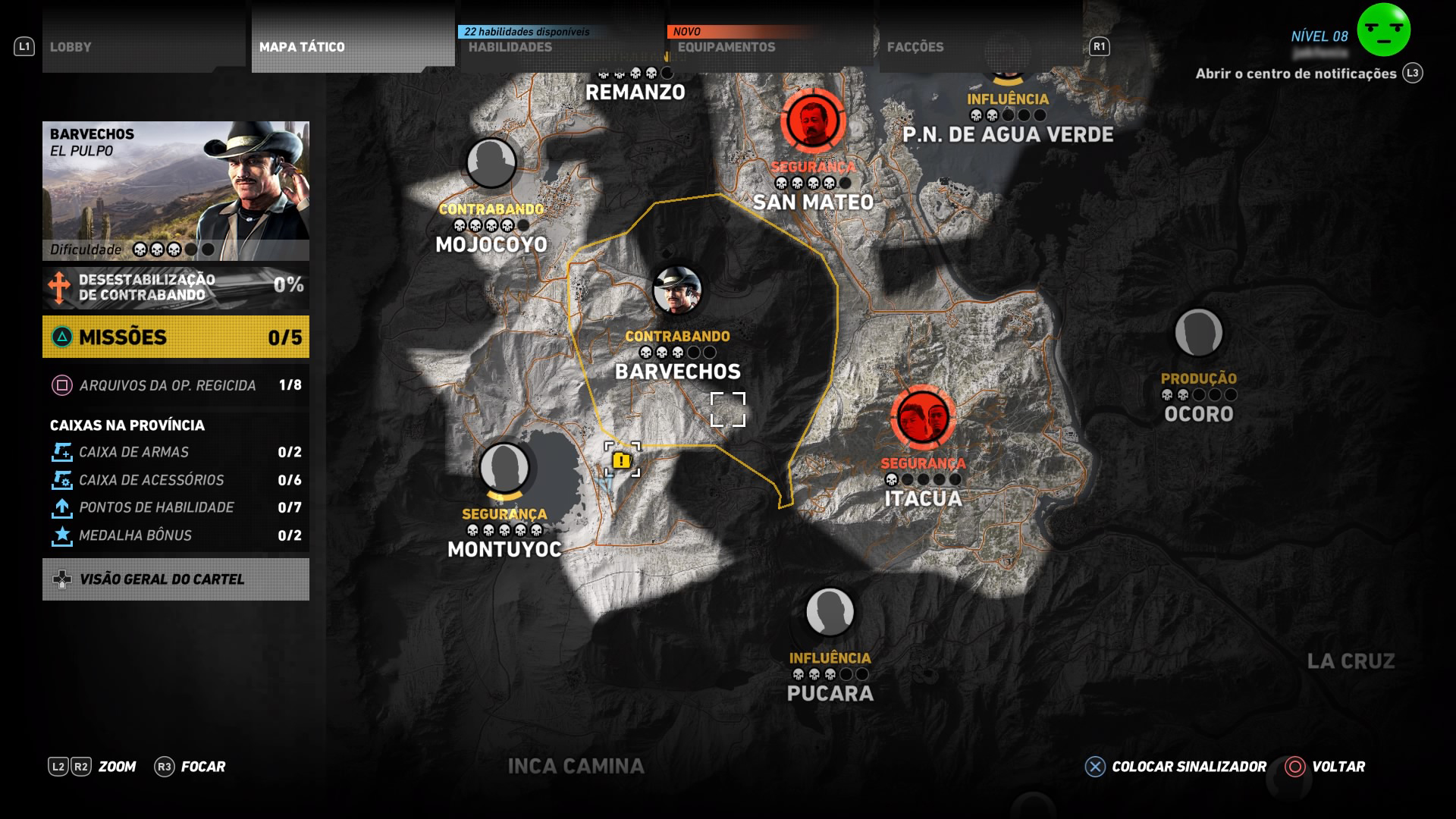The width and height of the screenshot is (1456, 819).
Task: Click the San Mateo segurança boss icon
Action: tap(812, 121)
